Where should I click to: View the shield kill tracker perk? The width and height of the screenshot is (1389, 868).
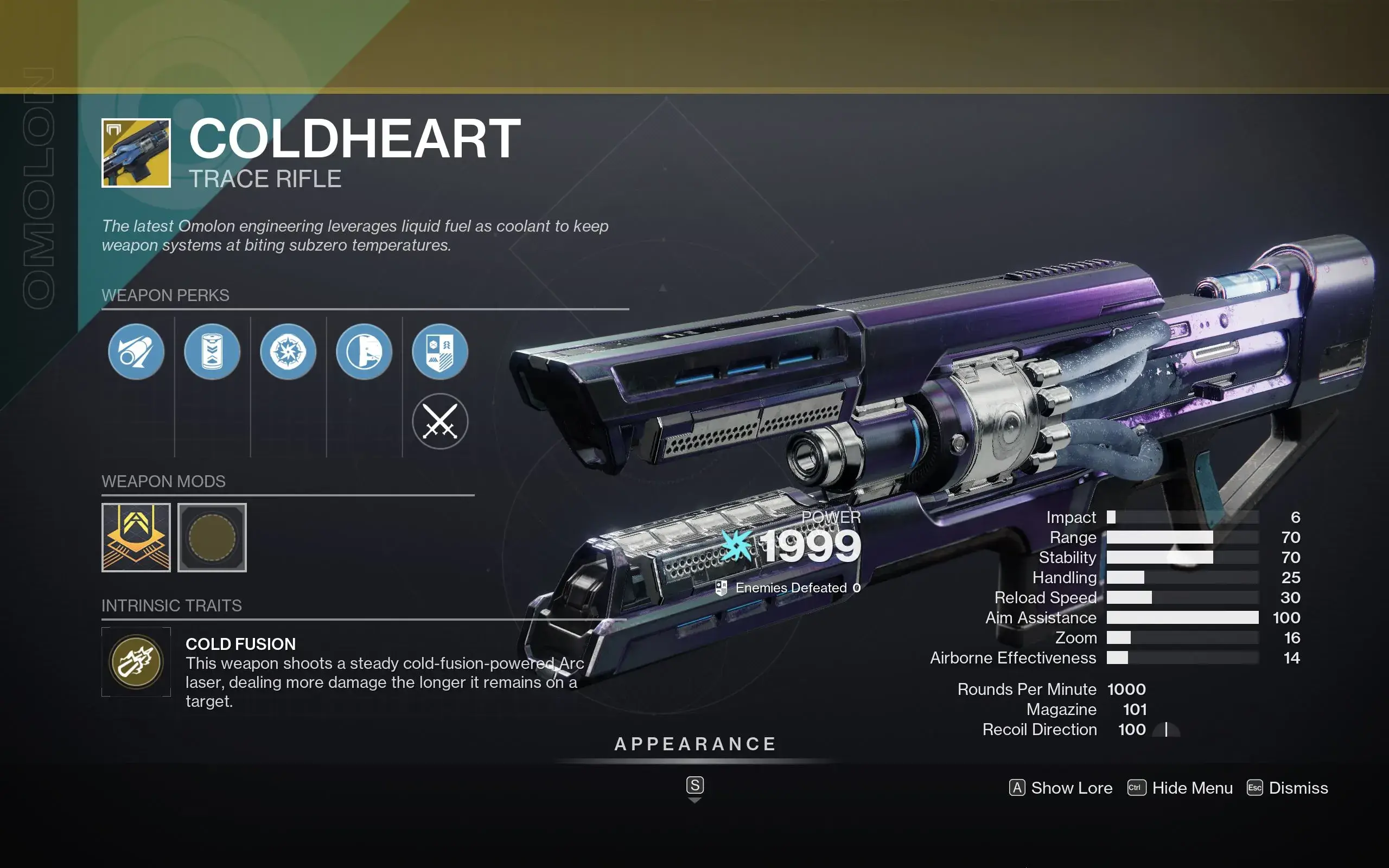coord(441,352)
